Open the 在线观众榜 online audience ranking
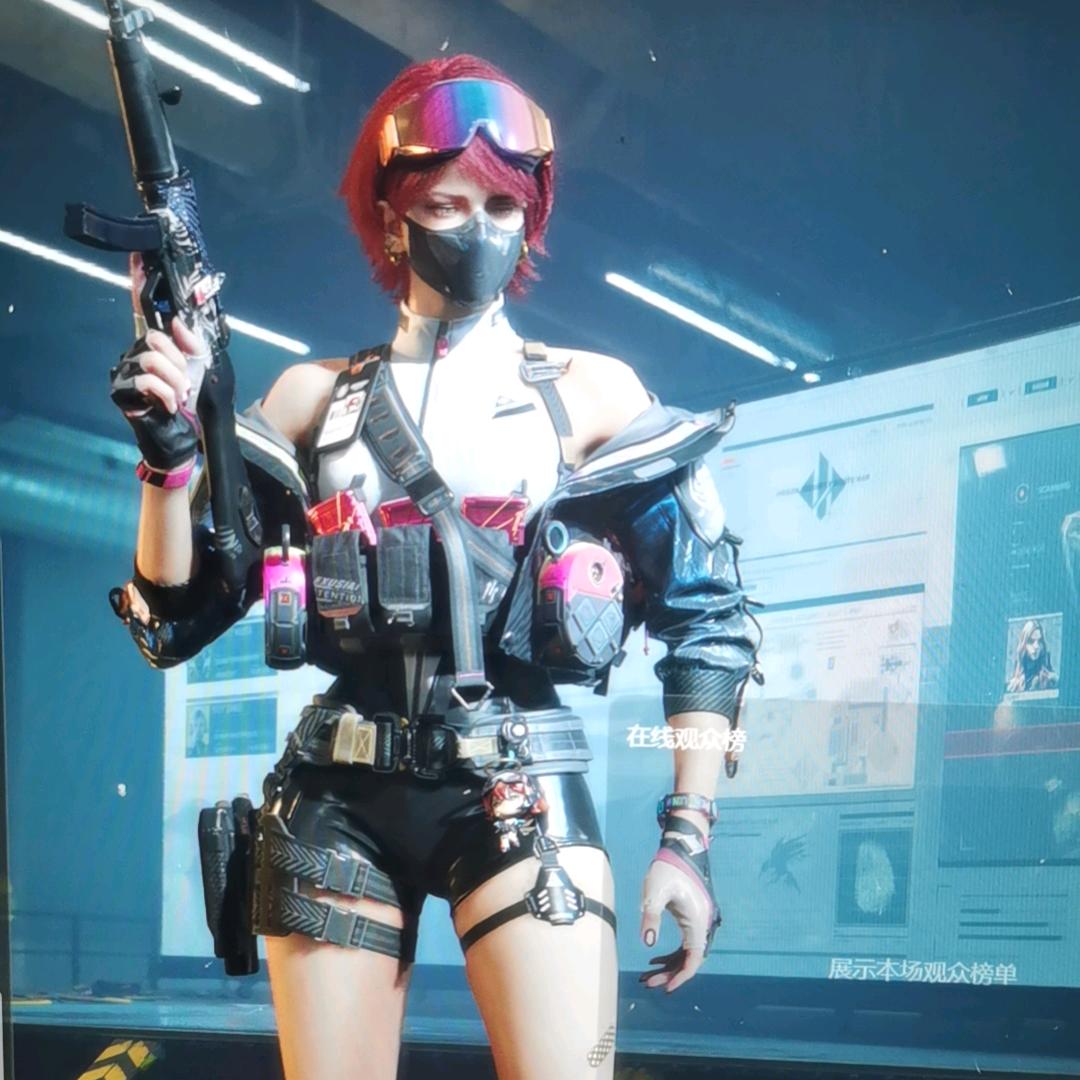The width and height of the screenshot is (1080, 1080). pyautogui.click(x=686, y=738)
